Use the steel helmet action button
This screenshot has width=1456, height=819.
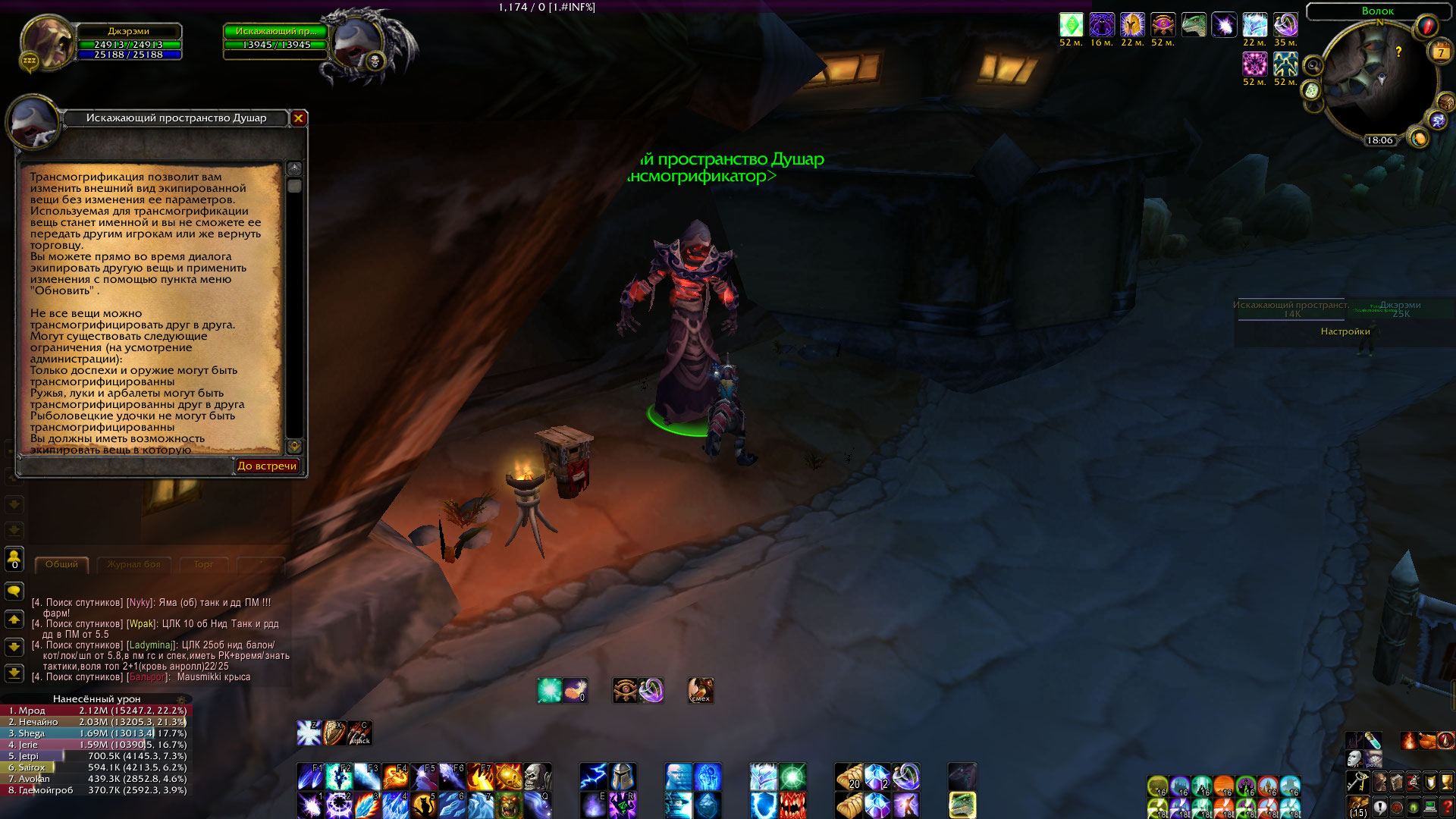[x=622, y=777]
